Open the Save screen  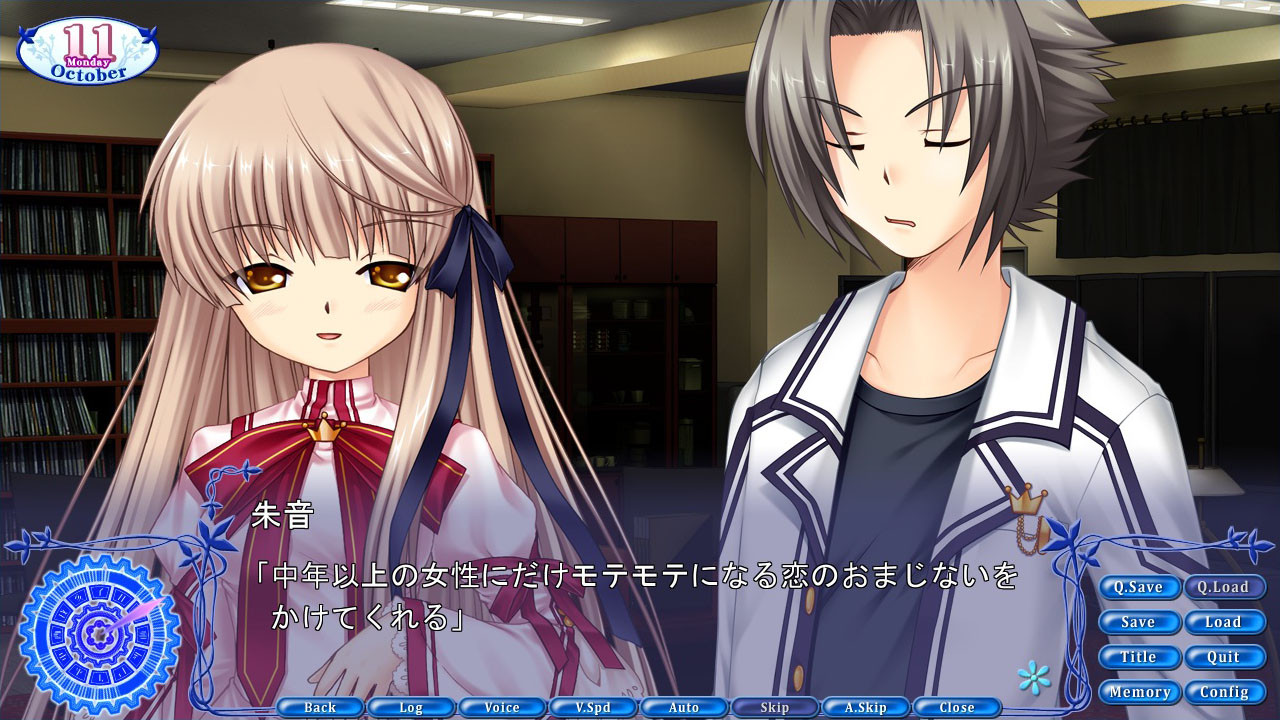click(1139, 622)
